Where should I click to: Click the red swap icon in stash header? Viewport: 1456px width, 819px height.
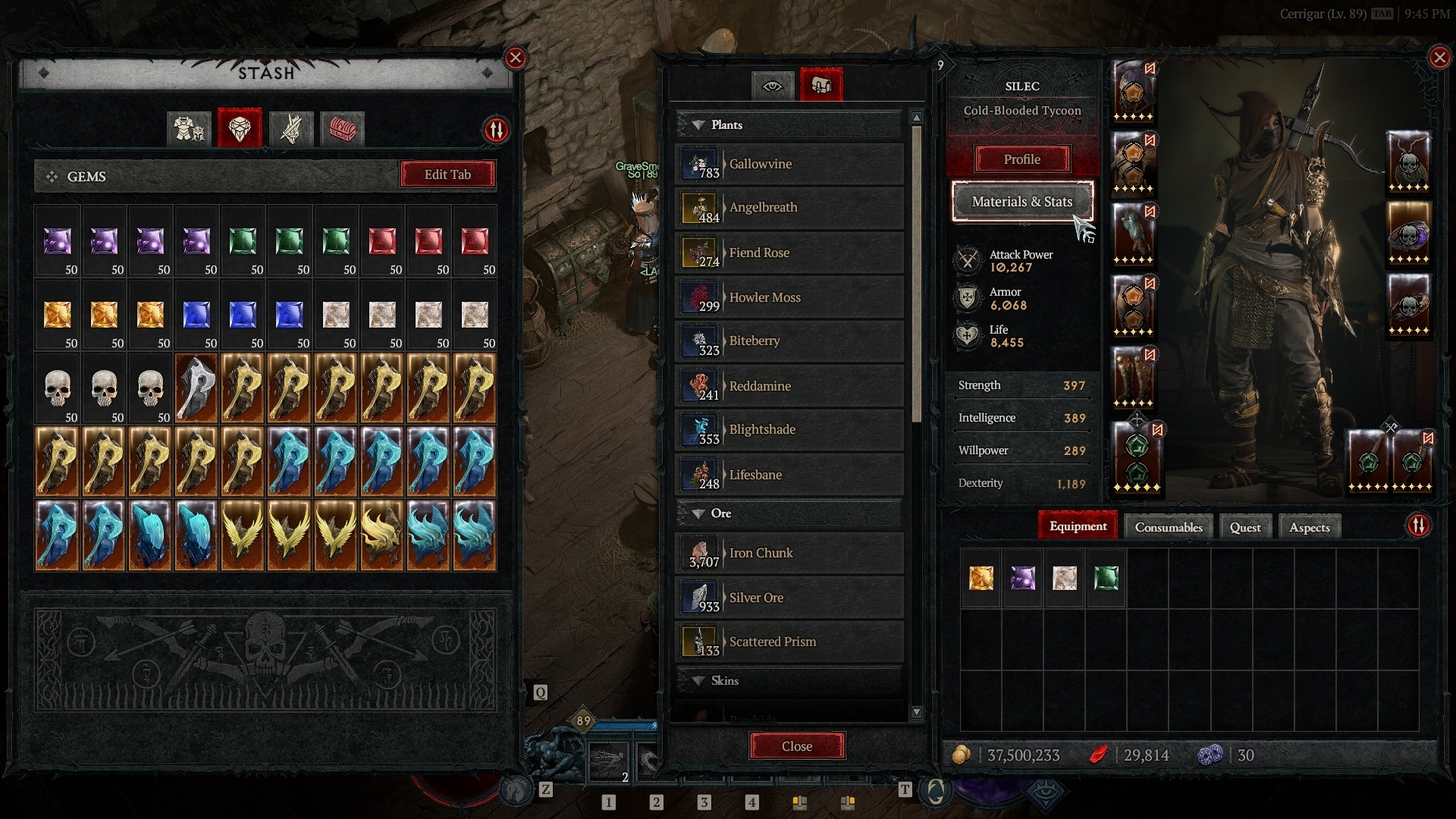click(497, 129)
